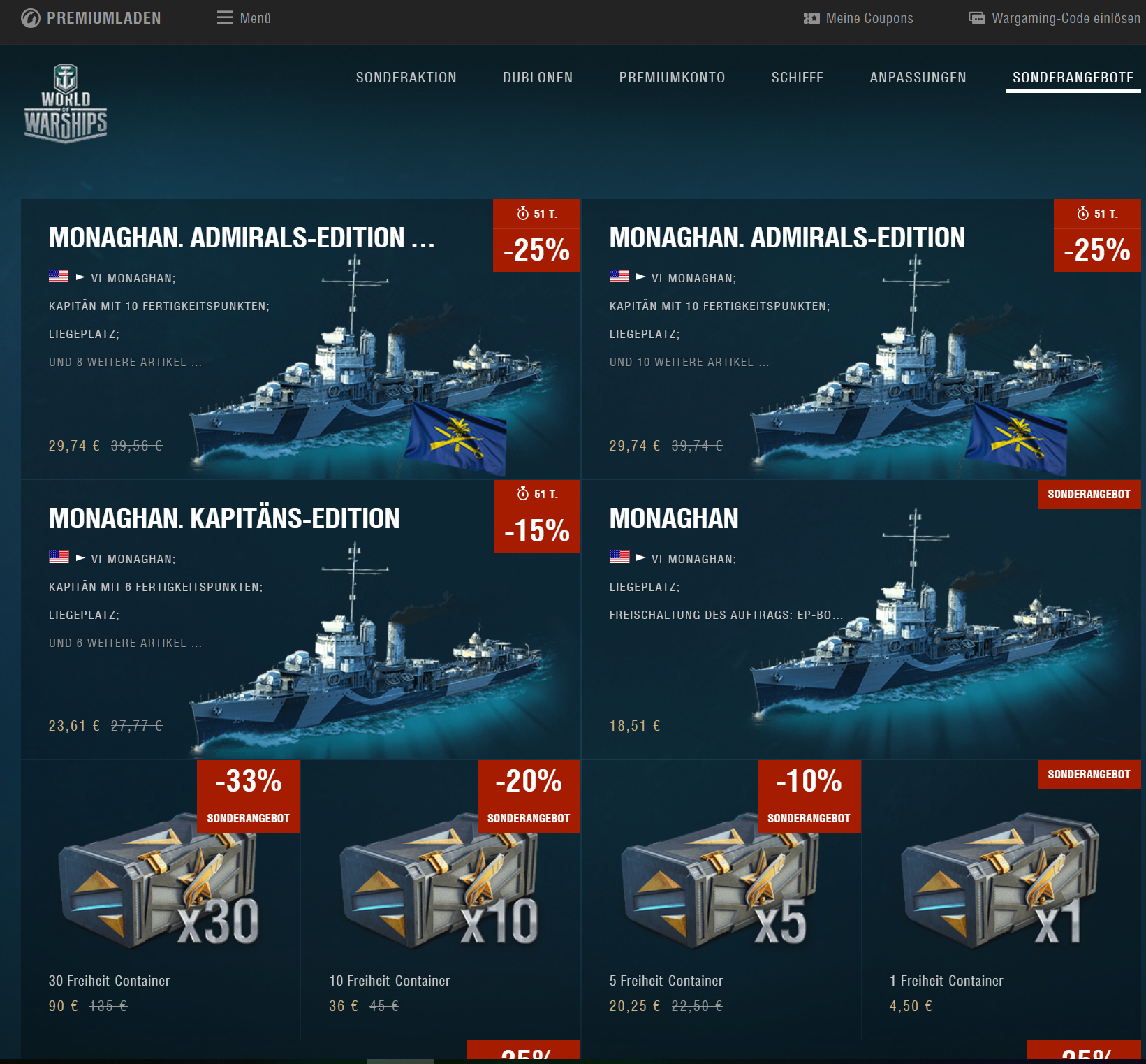Open the Premiumkonto section
Viewport: 1146px width, 1064px height.
point(671,78)
